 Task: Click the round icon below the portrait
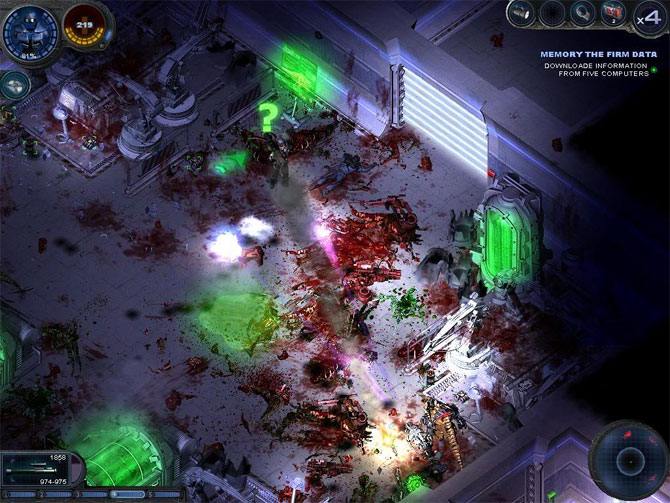(14, 86)
